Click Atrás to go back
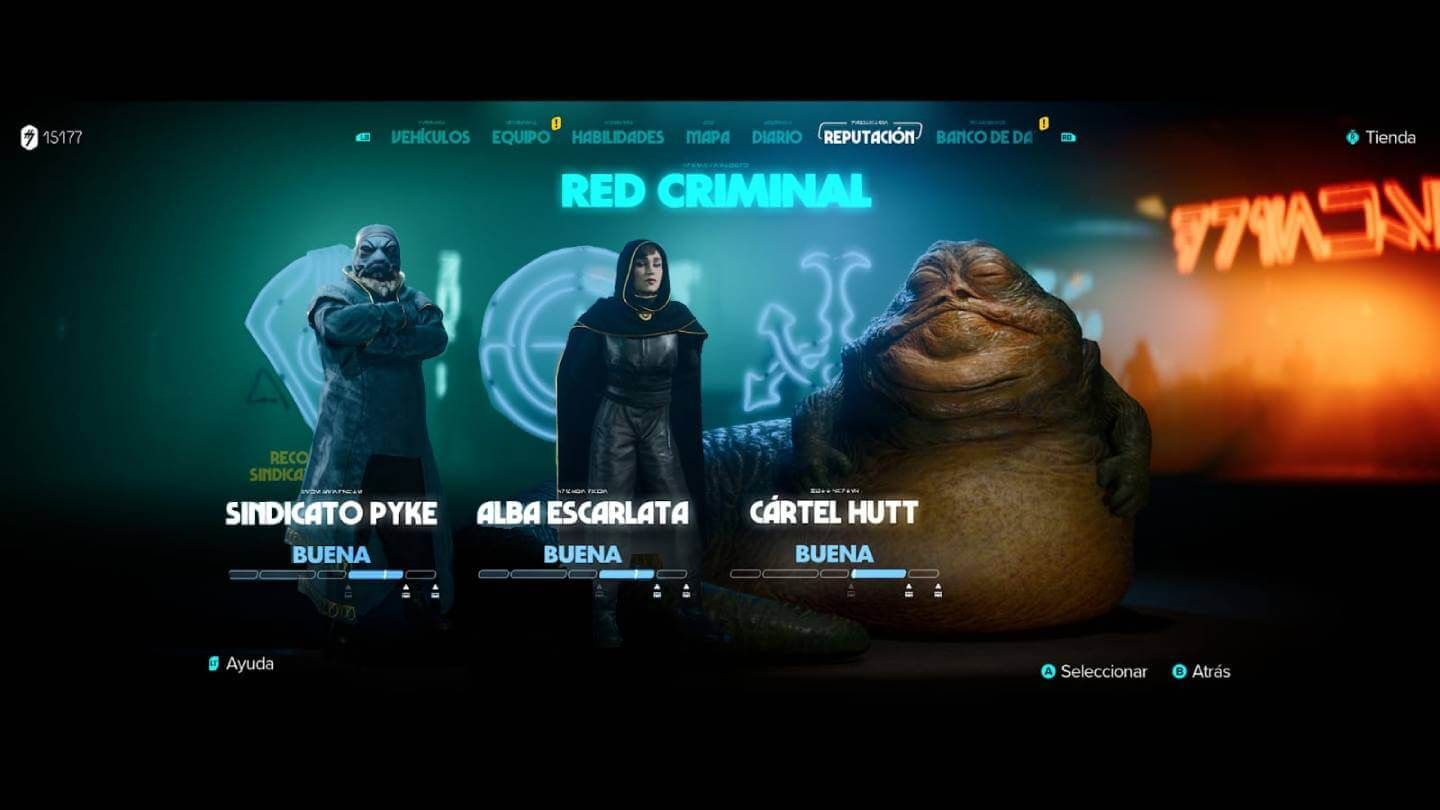 click(1209, 673)
